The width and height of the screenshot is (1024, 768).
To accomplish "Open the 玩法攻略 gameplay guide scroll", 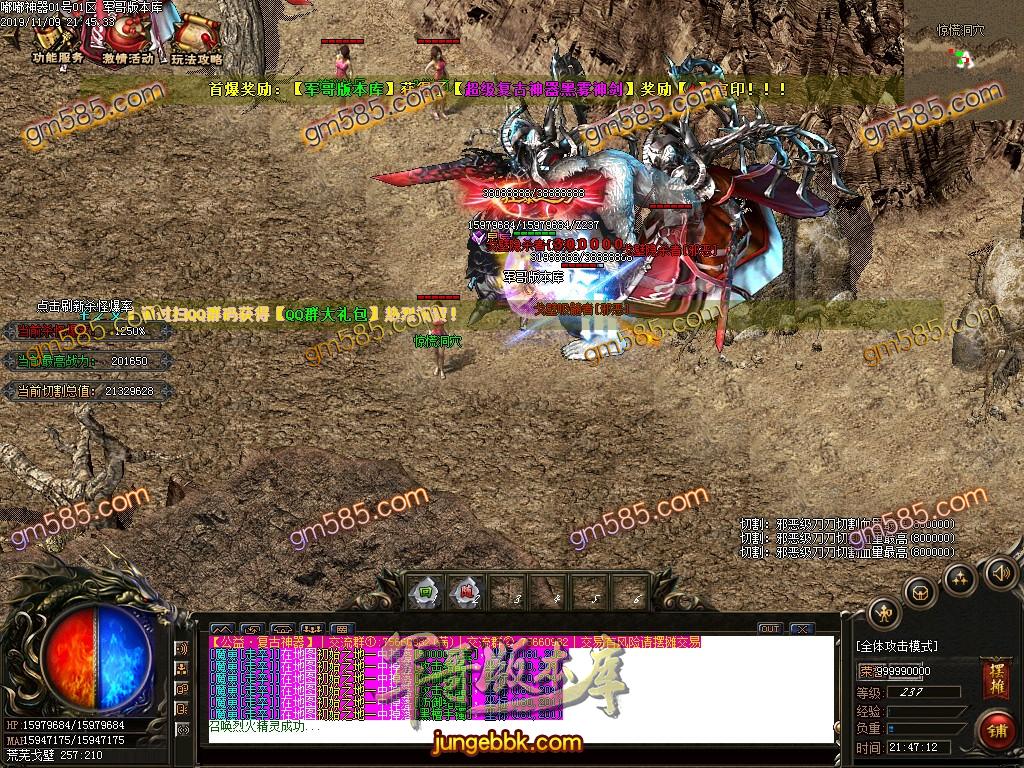I will (195, 40).
